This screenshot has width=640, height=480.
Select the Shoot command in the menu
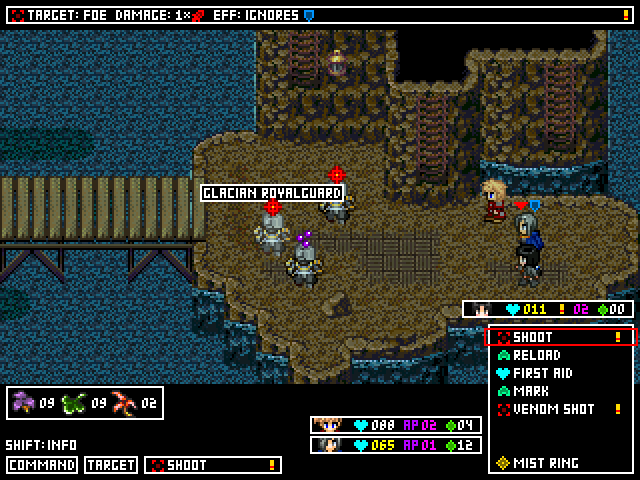[x=559, y=338]
